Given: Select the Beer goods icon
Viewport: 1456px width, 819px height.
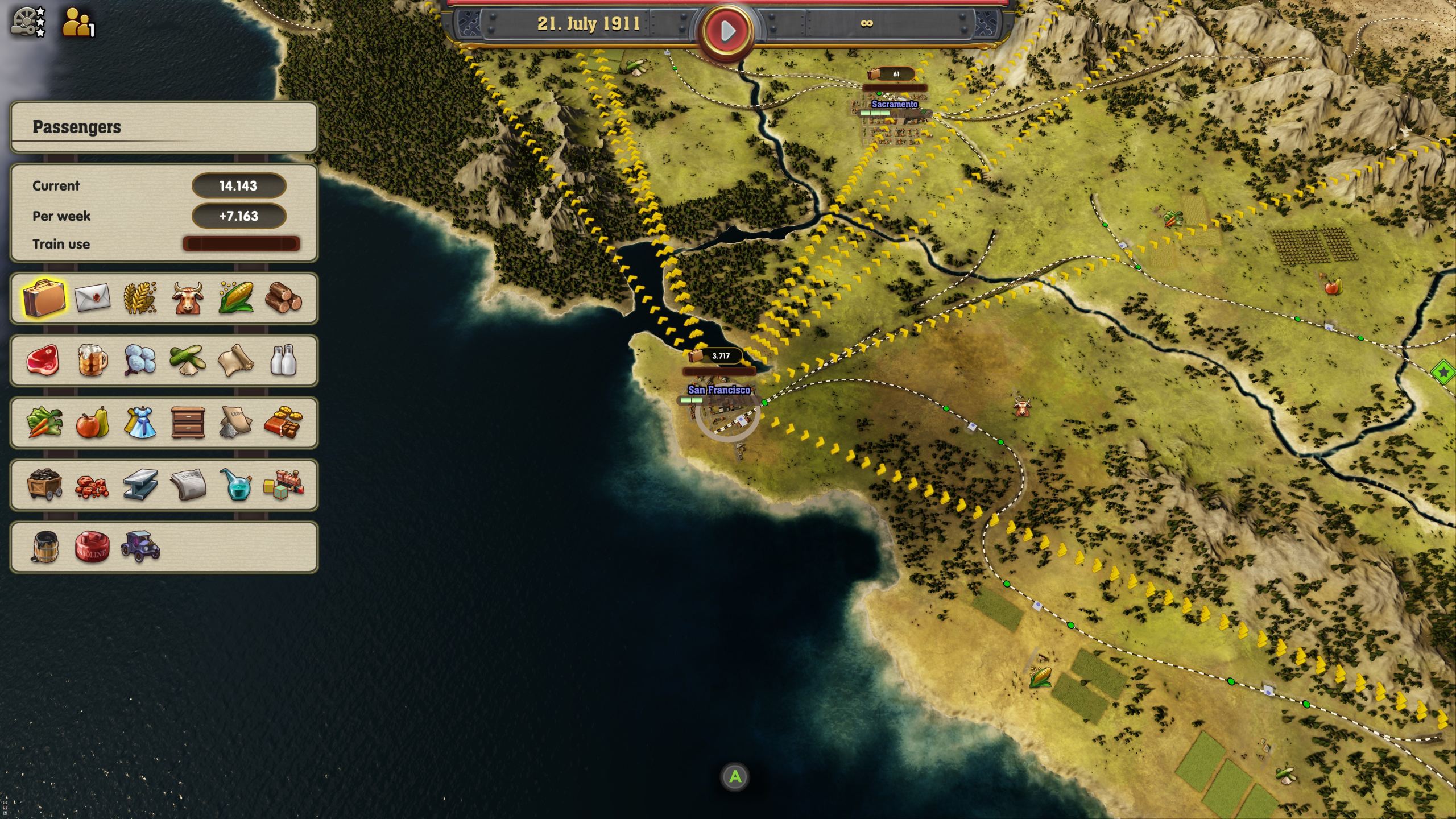Looking at the screenshot, I should (93, 360).
